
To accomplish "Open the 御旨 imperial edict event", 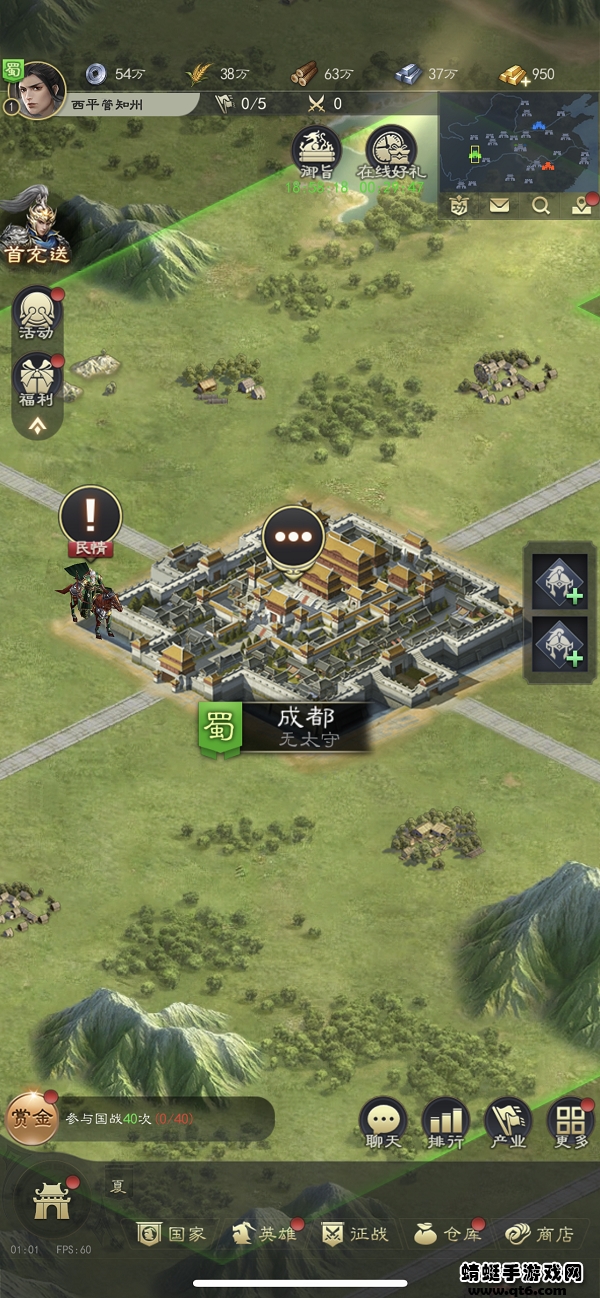I will (x=316, y=152).
